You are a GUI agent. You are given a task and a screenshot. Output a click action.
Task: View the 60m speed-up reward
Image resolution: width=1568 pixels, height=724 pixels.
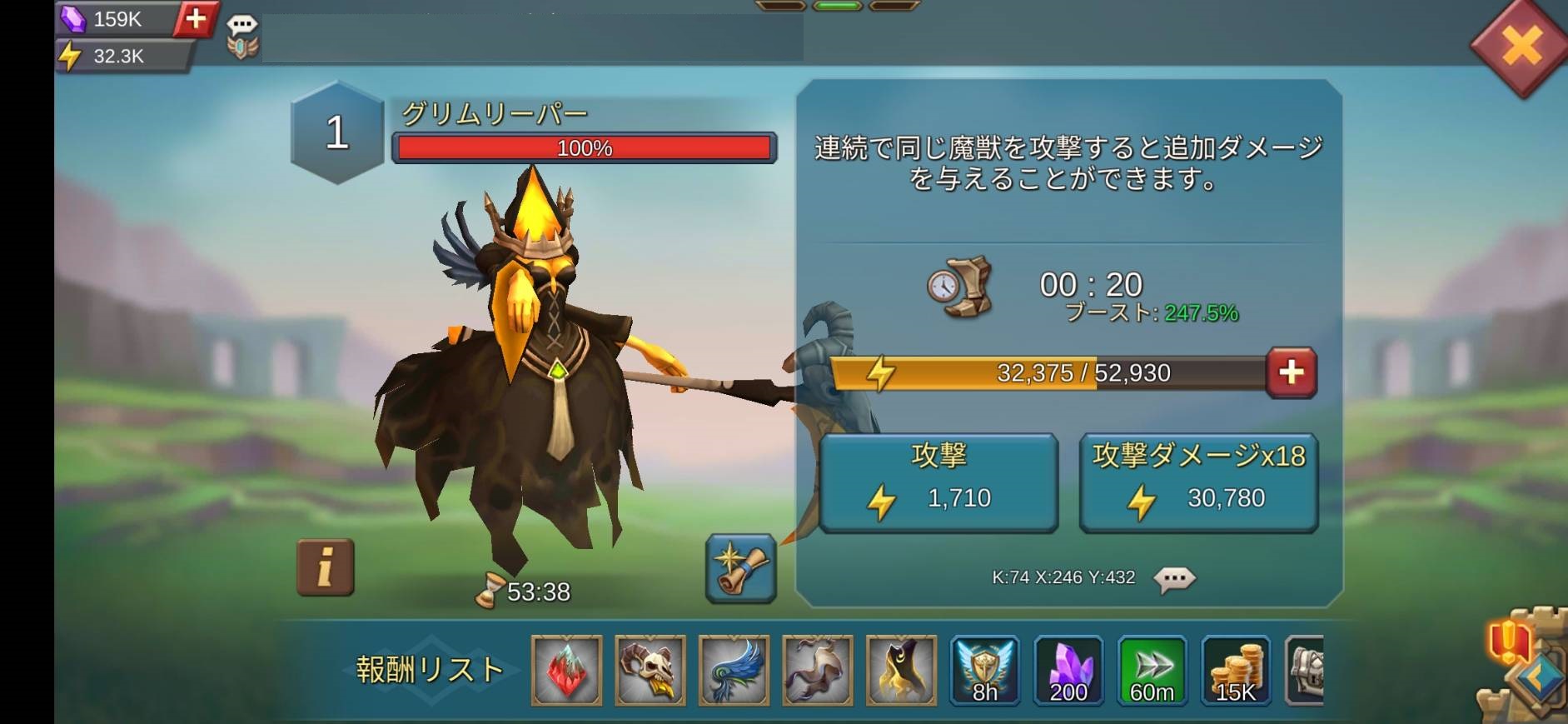click(1152, 671)
